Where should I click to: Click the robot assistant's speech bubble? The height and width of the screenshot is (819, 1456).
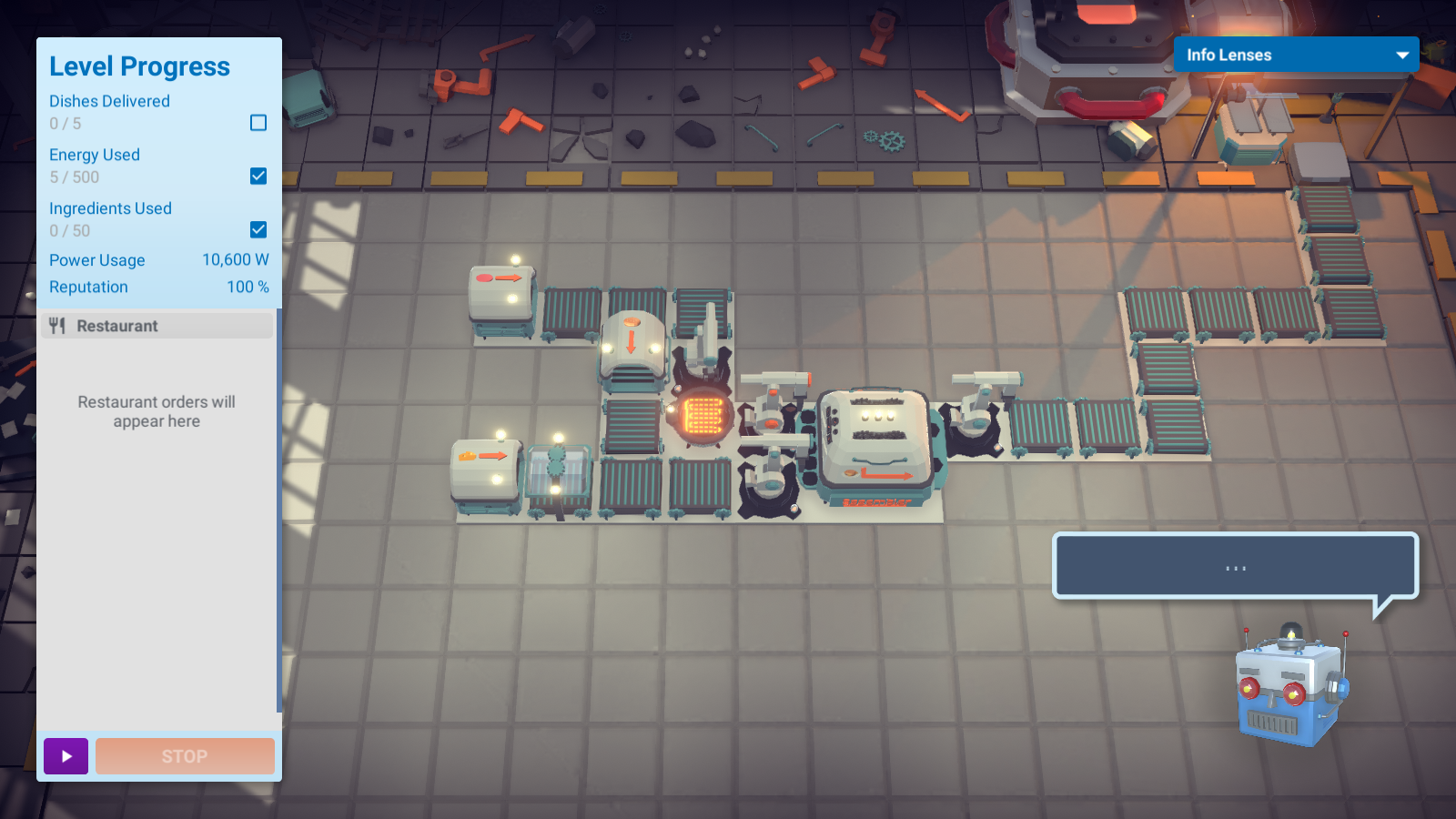click(x=1234, y=566)
